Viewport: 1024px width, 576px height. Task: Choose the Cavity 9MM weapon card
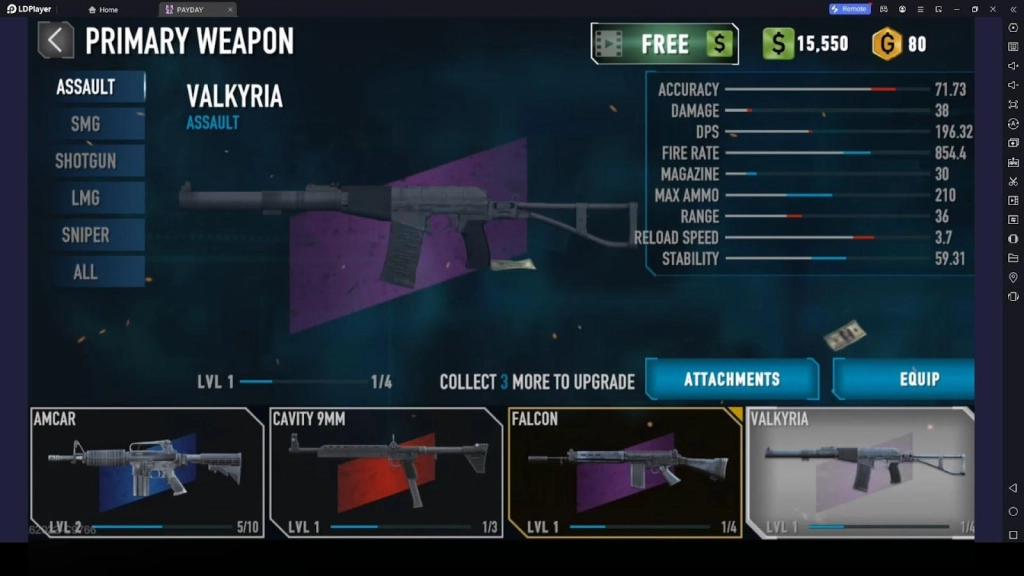[x=386, y=472]
